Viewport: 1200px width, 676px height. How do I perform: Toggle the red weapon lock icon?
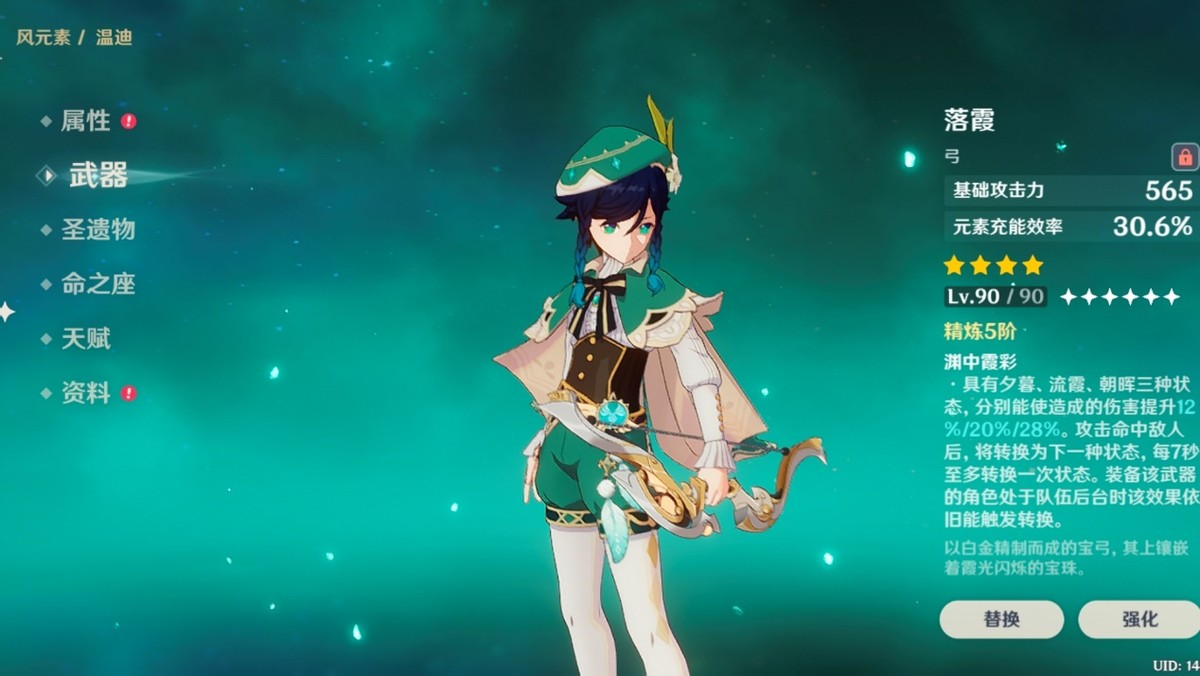tap(1184, 157)
